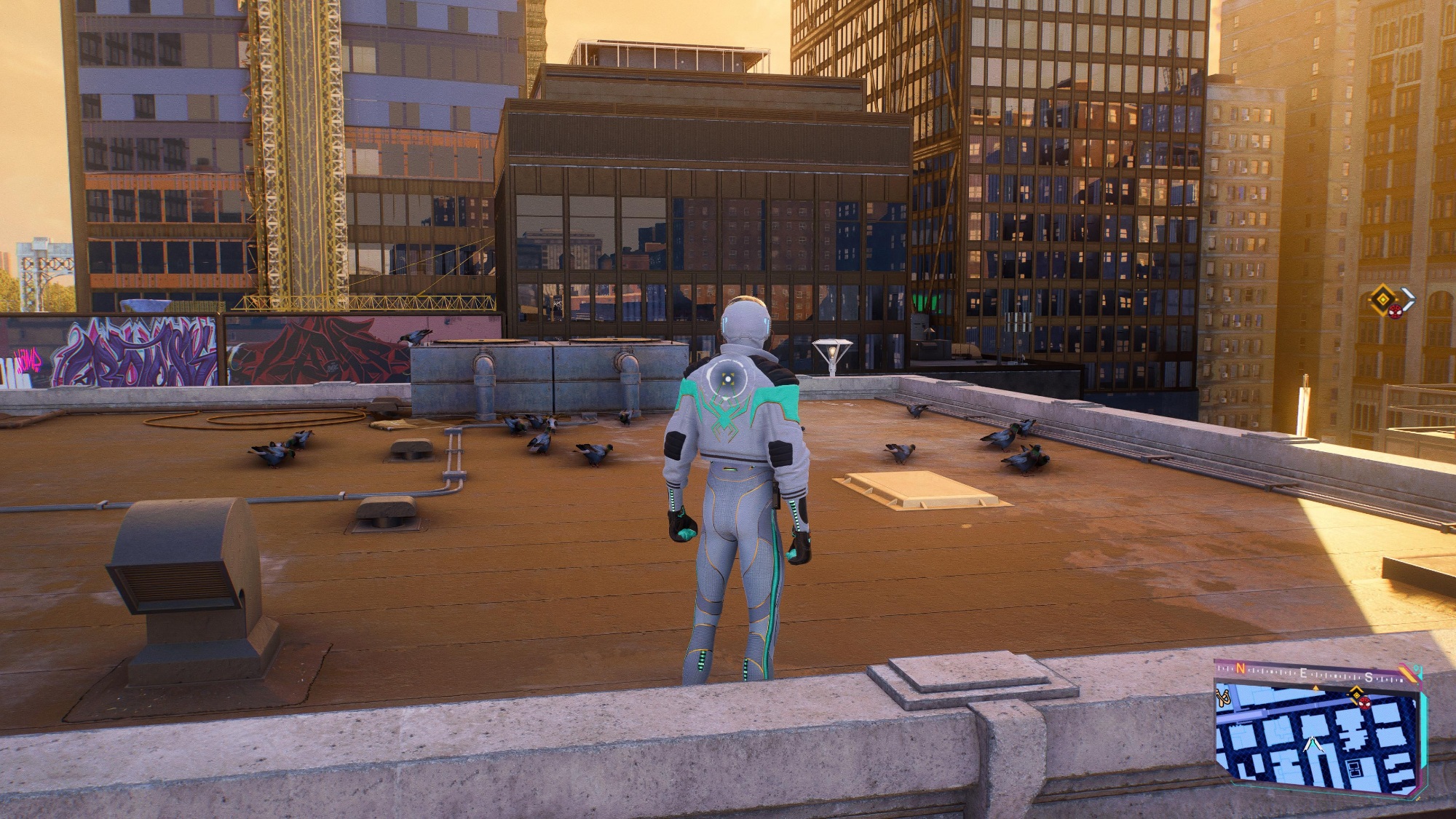Select the white player arrow on the minimap
Screen dimensions: 1456x819
[1313, 745]
